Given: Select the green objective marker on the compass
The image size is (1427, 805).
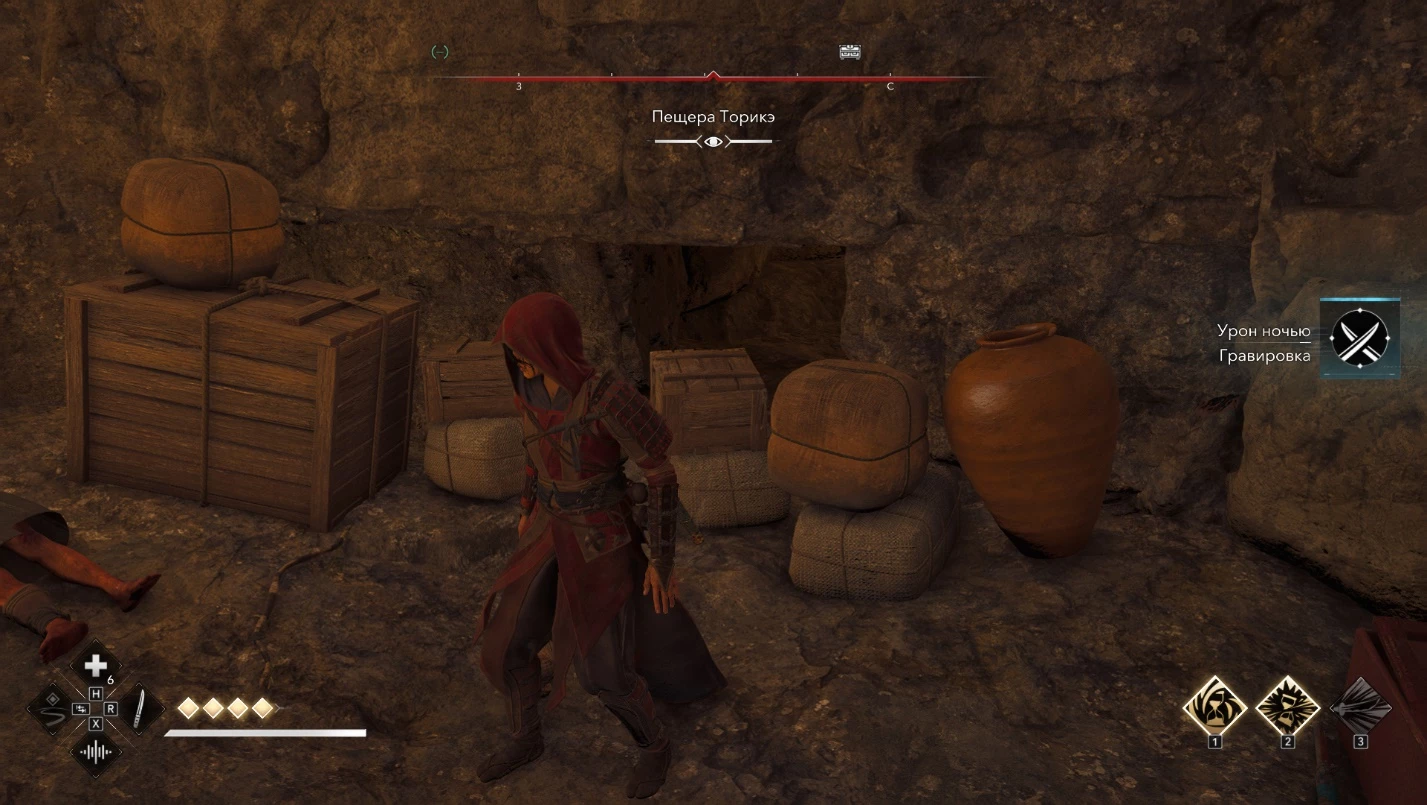Looking at the screenshot, I should [439, 52].
